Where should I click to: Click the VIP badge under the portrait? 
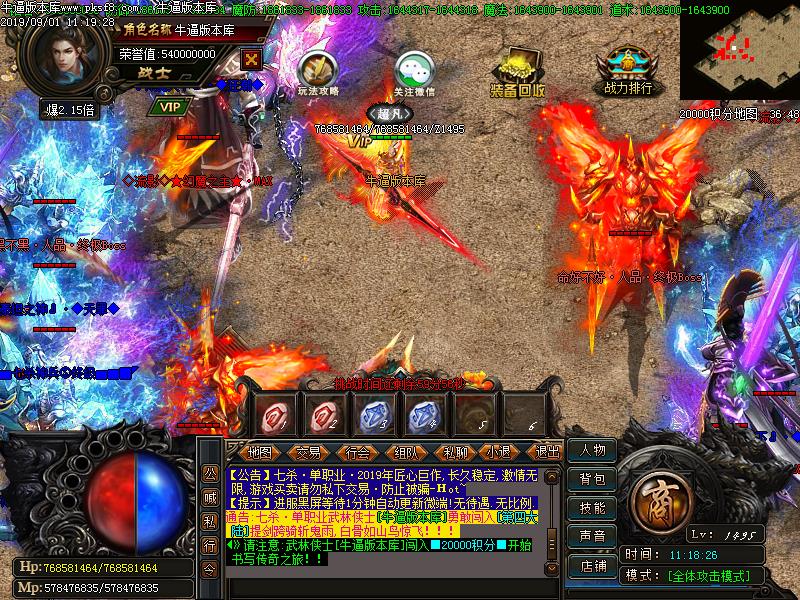tap(170, 106)
